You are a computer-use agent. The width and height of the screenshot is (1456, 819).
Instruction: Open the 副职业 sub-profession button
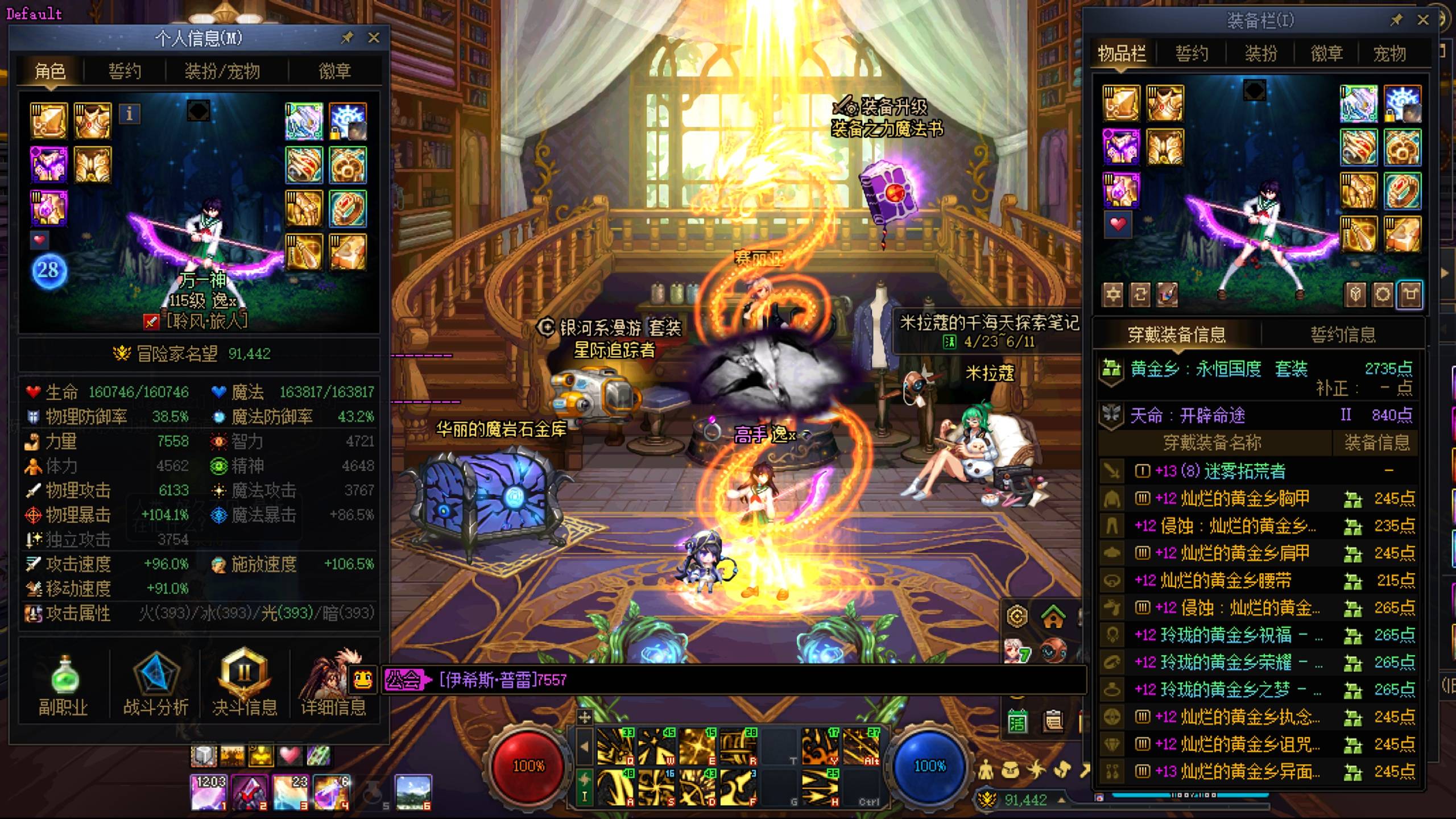coord(63,685)
